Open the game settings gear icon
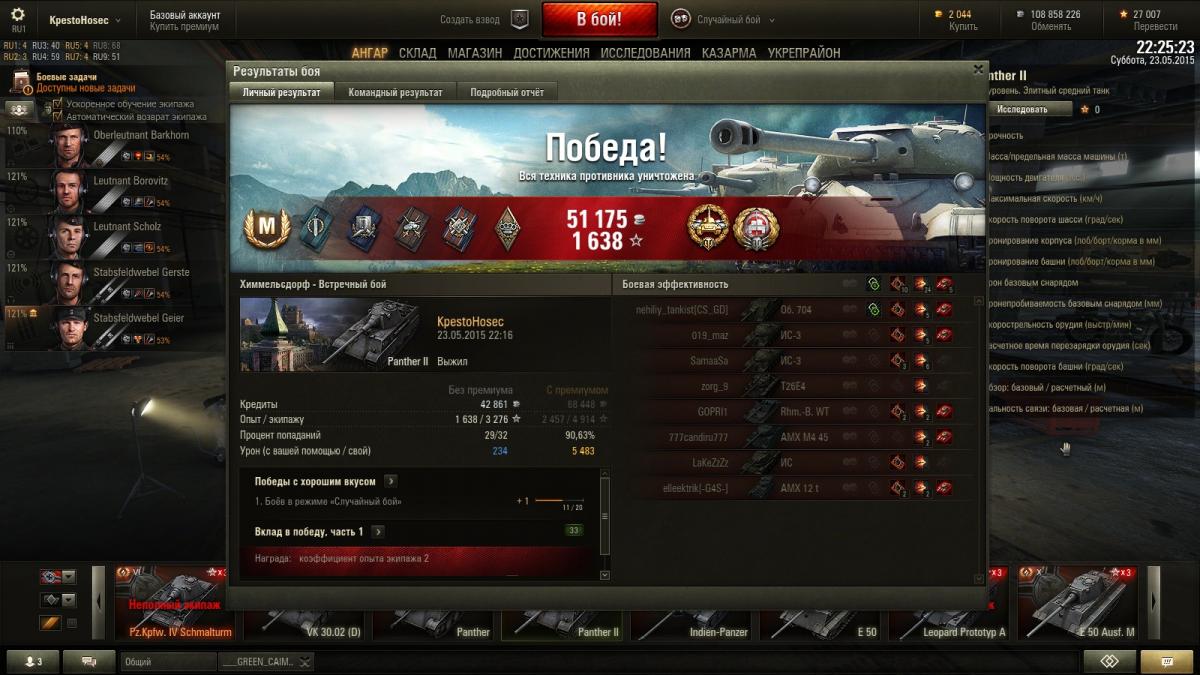The image size is (1200, 675). pyautogui.click(x=18, y=15)
